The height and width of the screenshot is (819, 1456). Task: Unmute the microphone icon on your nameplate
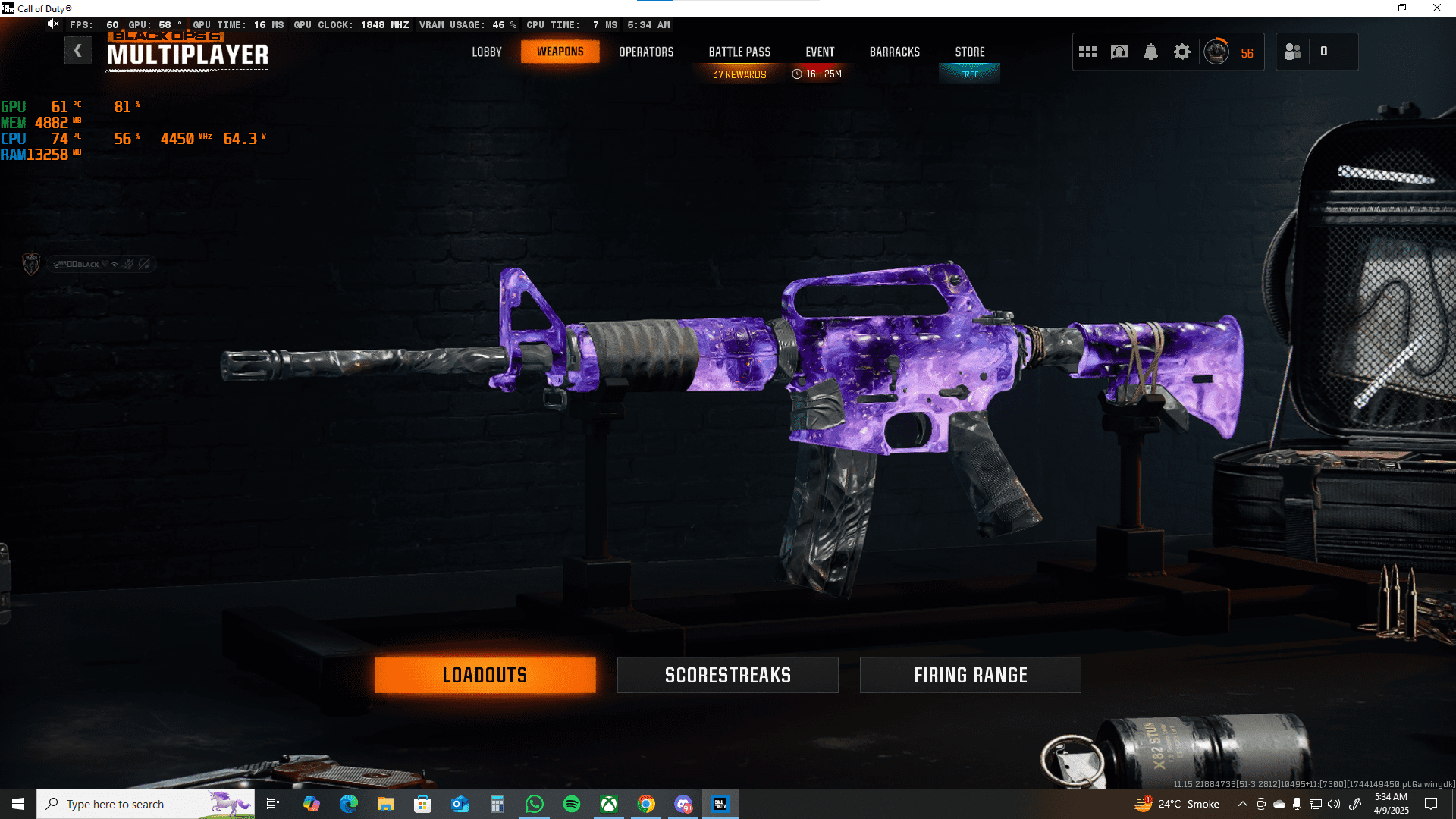click(x=127, y=264)
